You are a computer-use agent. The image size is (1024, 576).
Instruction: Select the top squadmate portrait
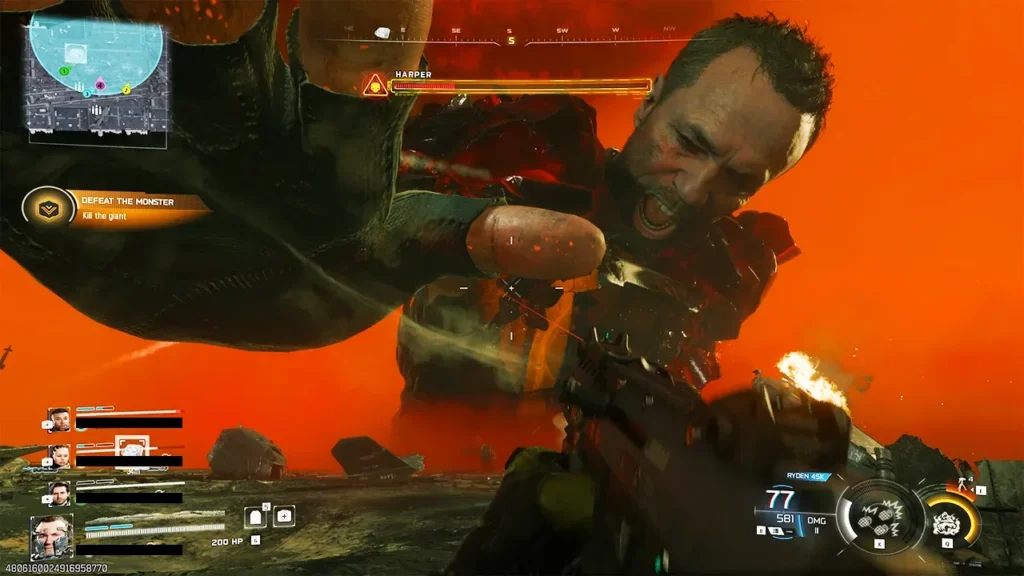pos(58,419)
